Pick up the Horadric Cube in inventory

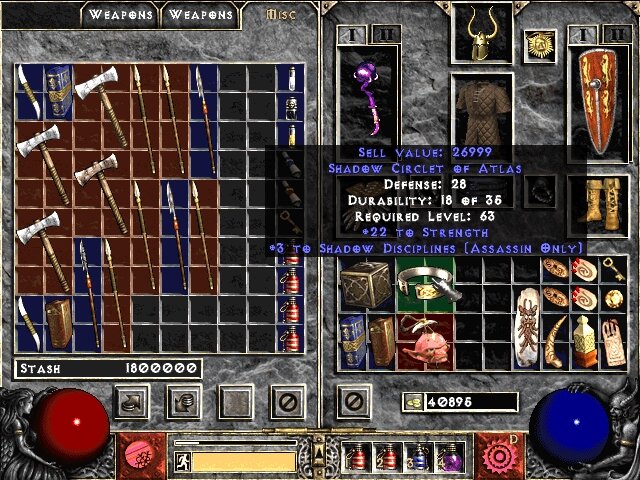pos(362,284)
